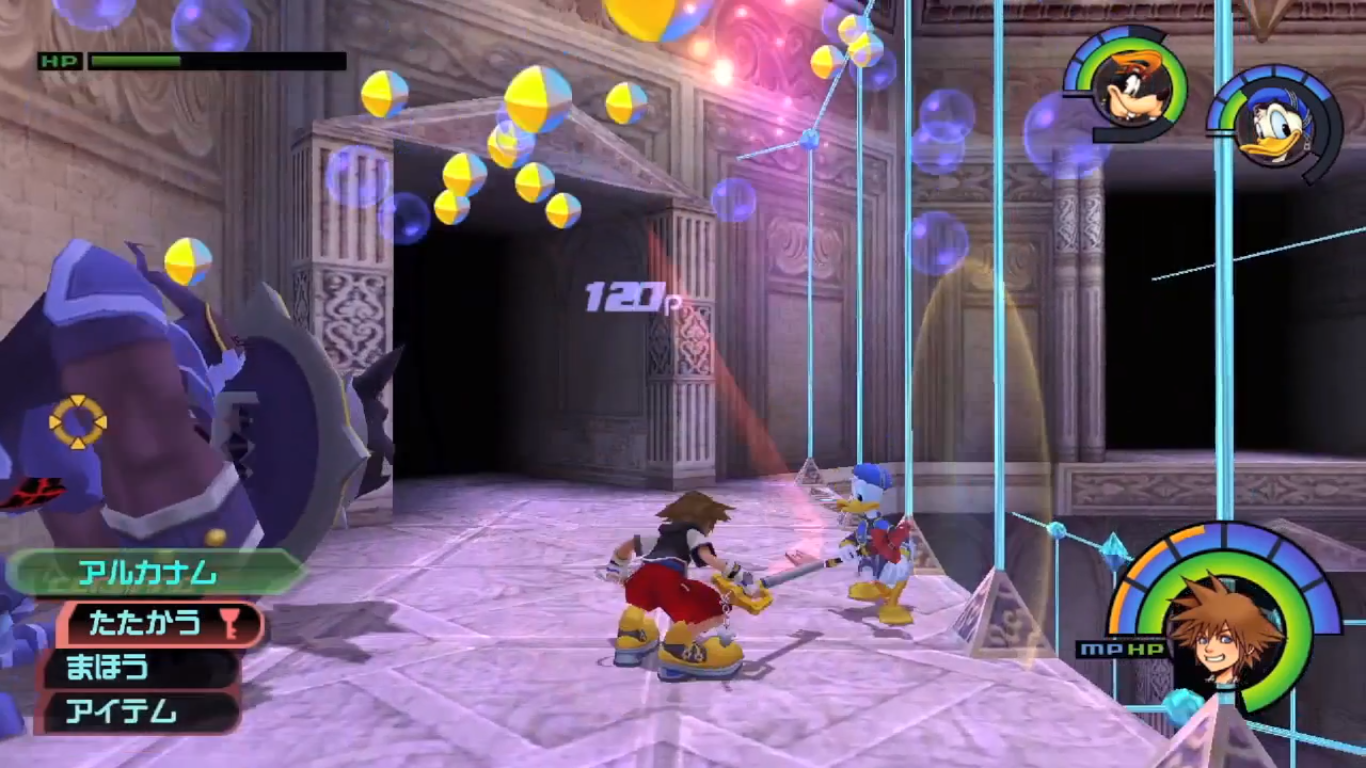Click the green HP bar at top-left
Image resolution: width=1366 pixels, height=768 pixels.
[x=135, y=61]
